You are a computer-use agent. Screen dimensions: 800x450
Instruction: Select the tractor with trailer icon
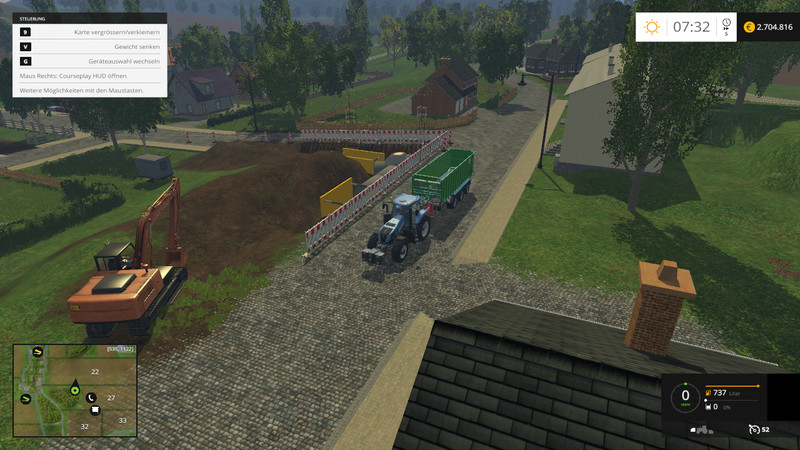(x=702, y=429)
